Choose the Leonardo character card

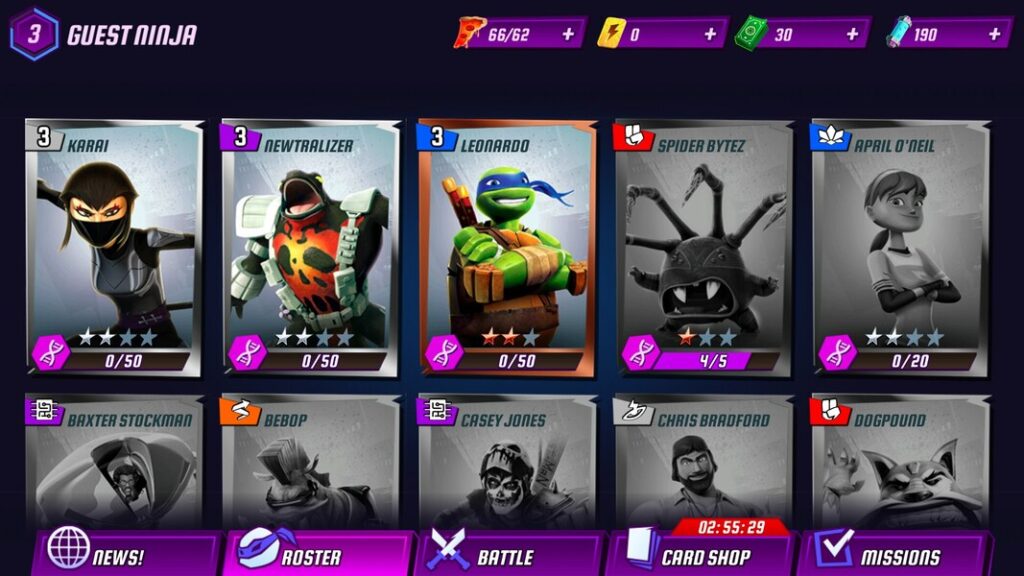pyautogui.click(x=506, y=245)
